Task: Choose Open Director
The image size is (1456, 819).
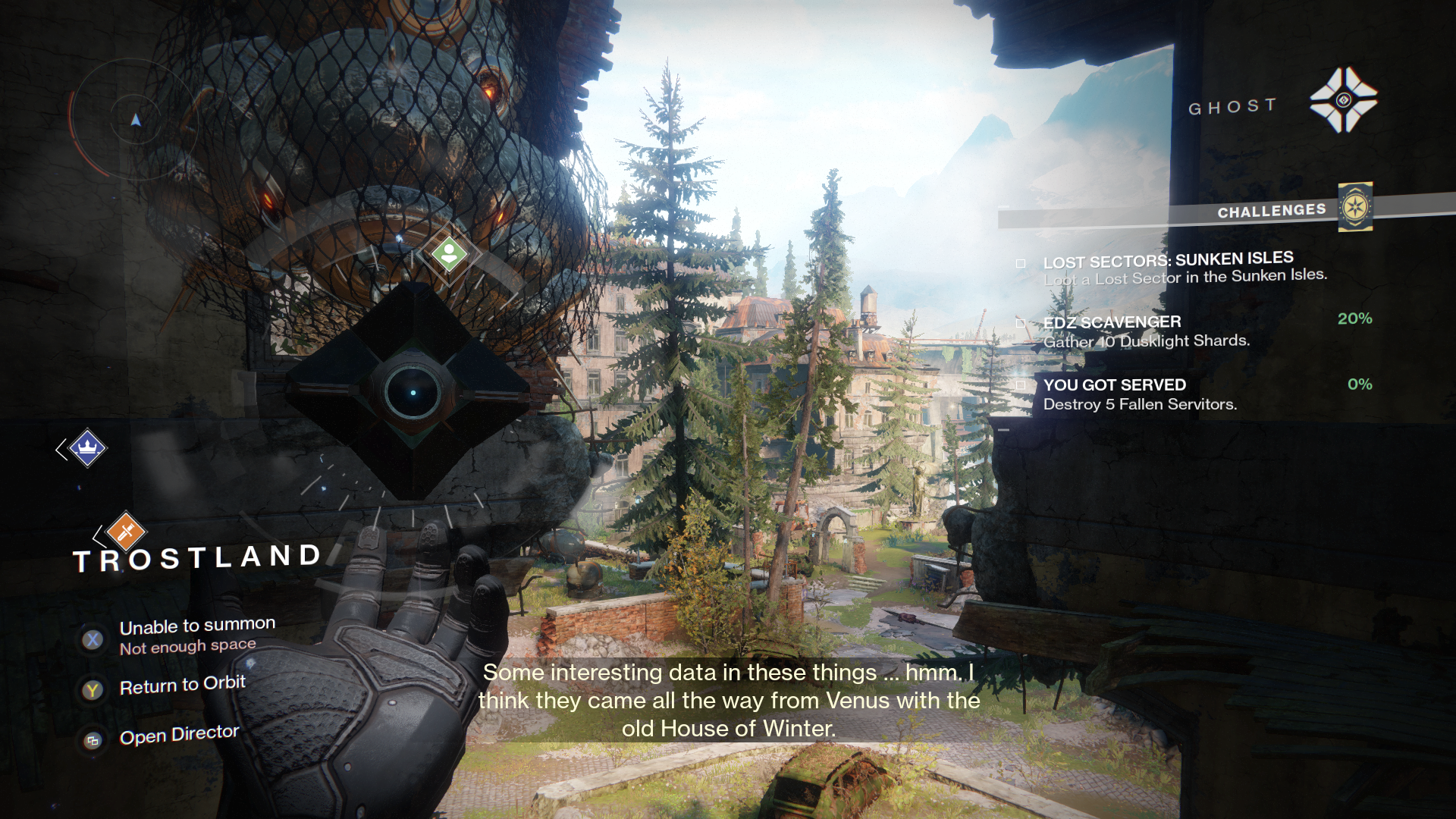Action: pos(179,736)
